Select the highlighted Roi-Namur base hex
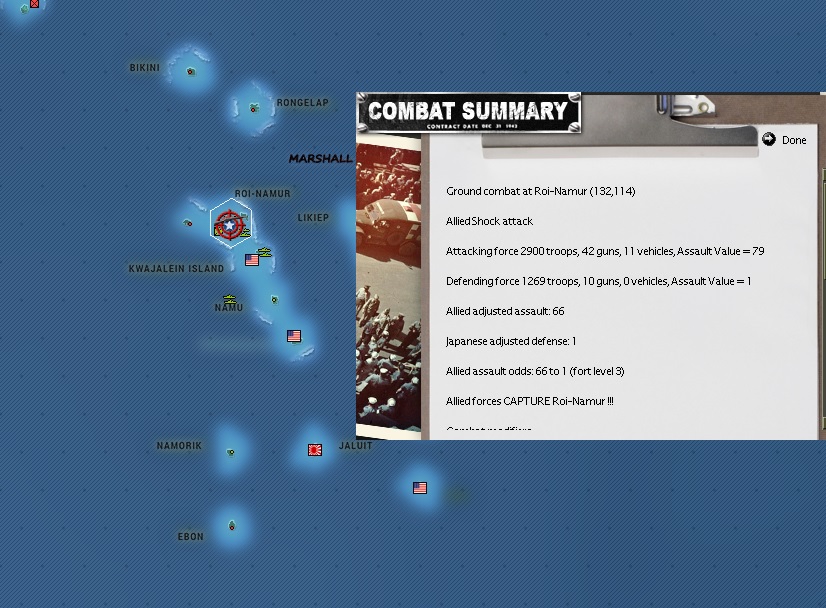 [230, 224]
